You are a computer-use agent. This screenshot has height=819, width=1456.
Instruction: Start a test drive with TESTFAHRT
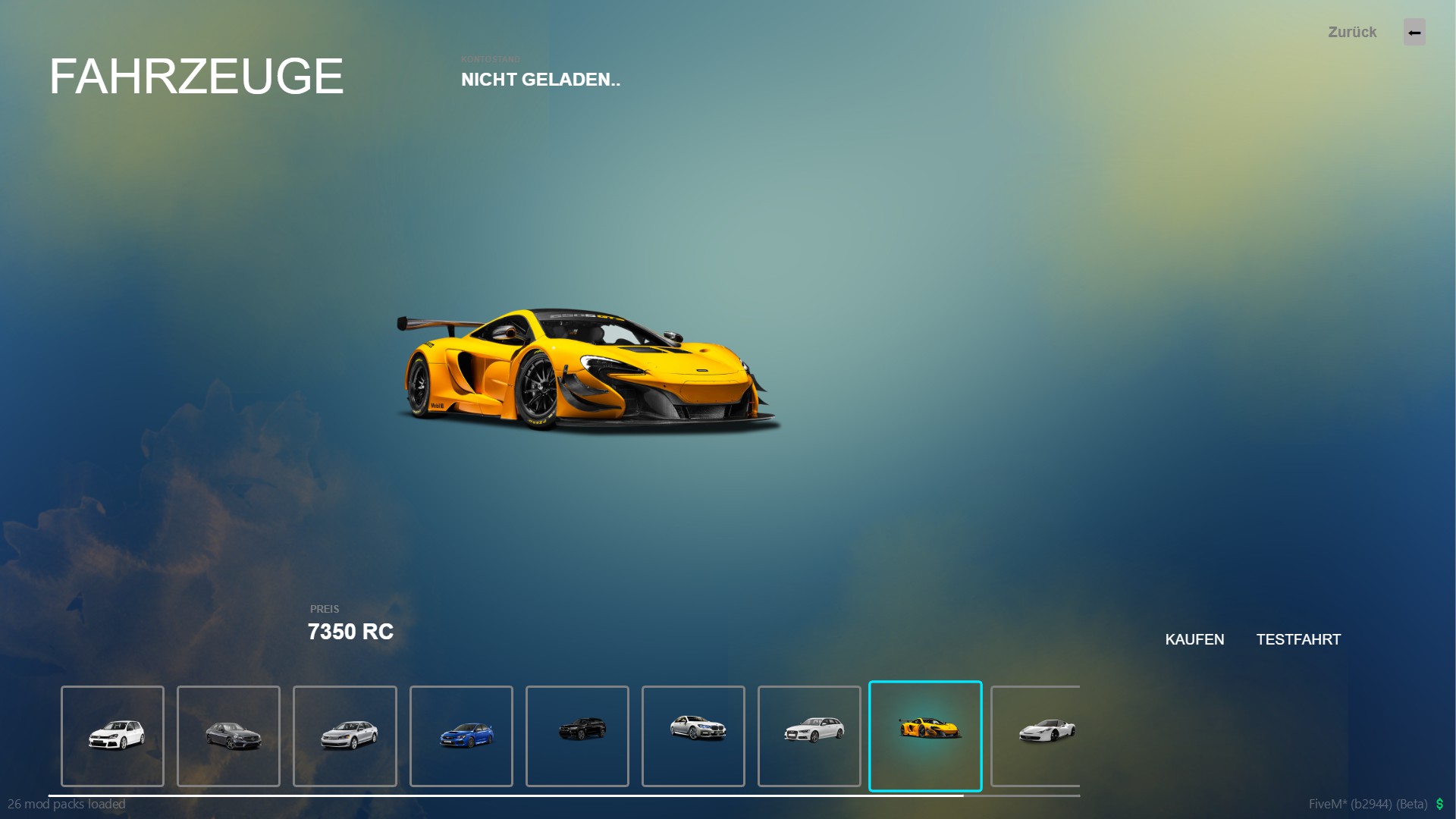point(1298,639)
